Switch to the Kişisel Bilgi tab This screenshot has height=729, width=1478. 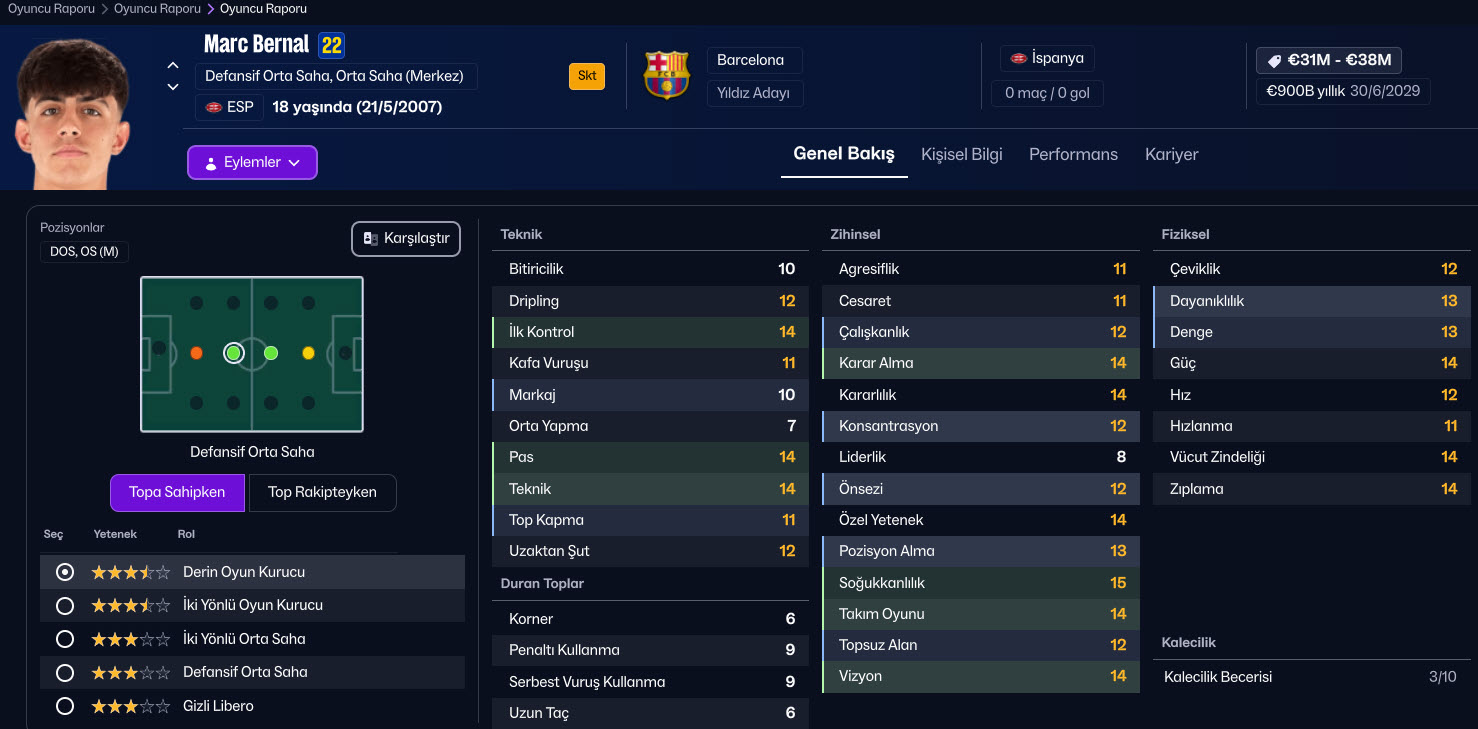[961, 154]
